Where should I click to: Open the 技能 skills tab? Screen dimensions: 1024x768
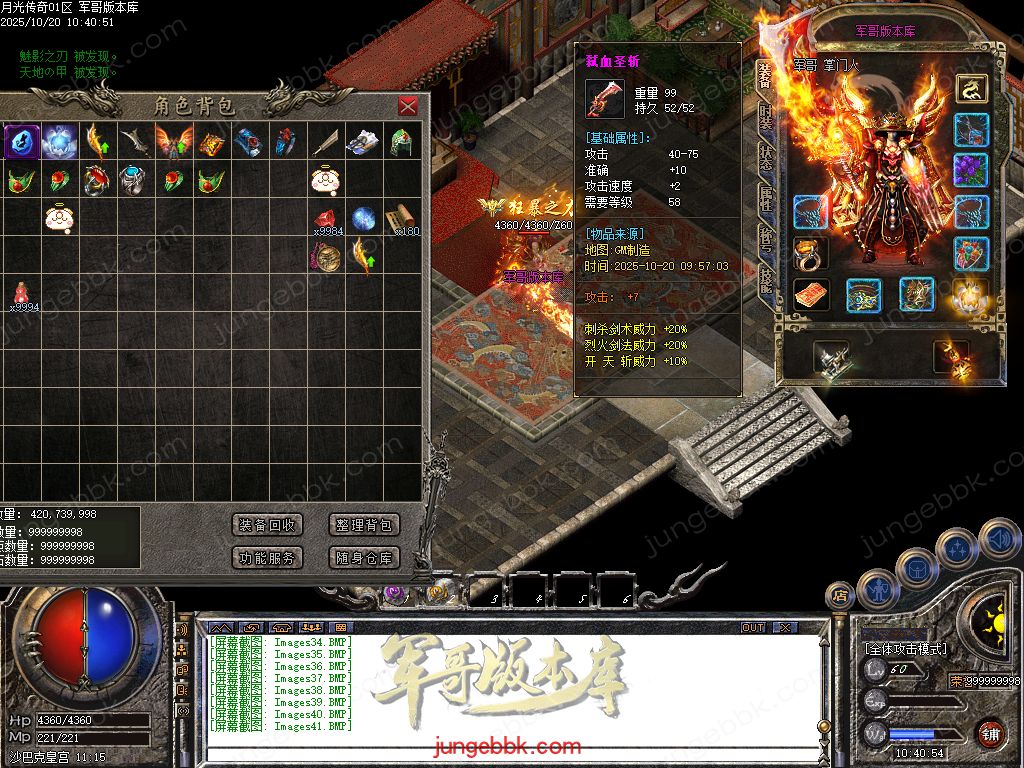point(765,278)
